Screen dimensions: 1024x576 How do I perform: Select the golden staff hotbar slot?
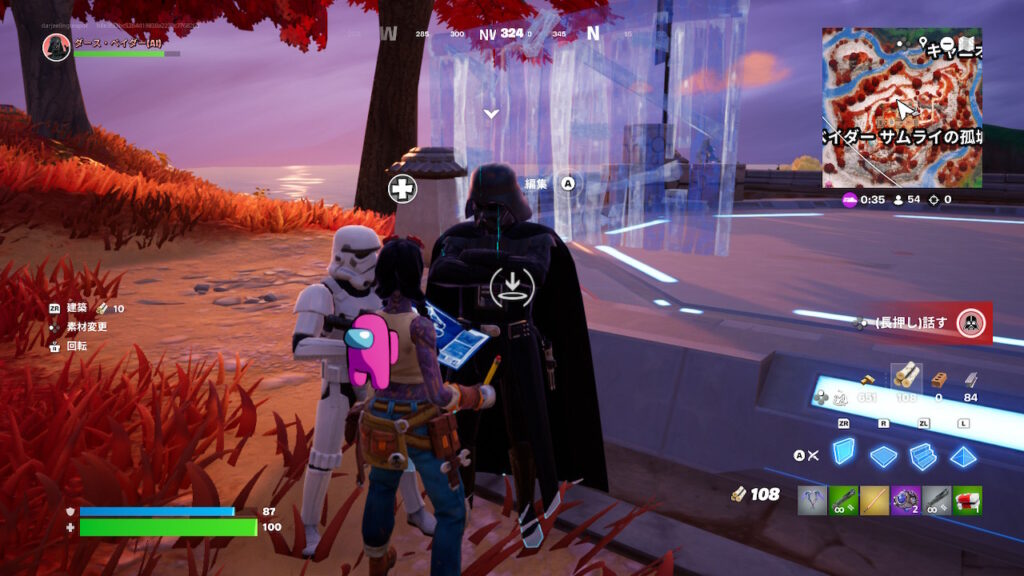point(874,500)
